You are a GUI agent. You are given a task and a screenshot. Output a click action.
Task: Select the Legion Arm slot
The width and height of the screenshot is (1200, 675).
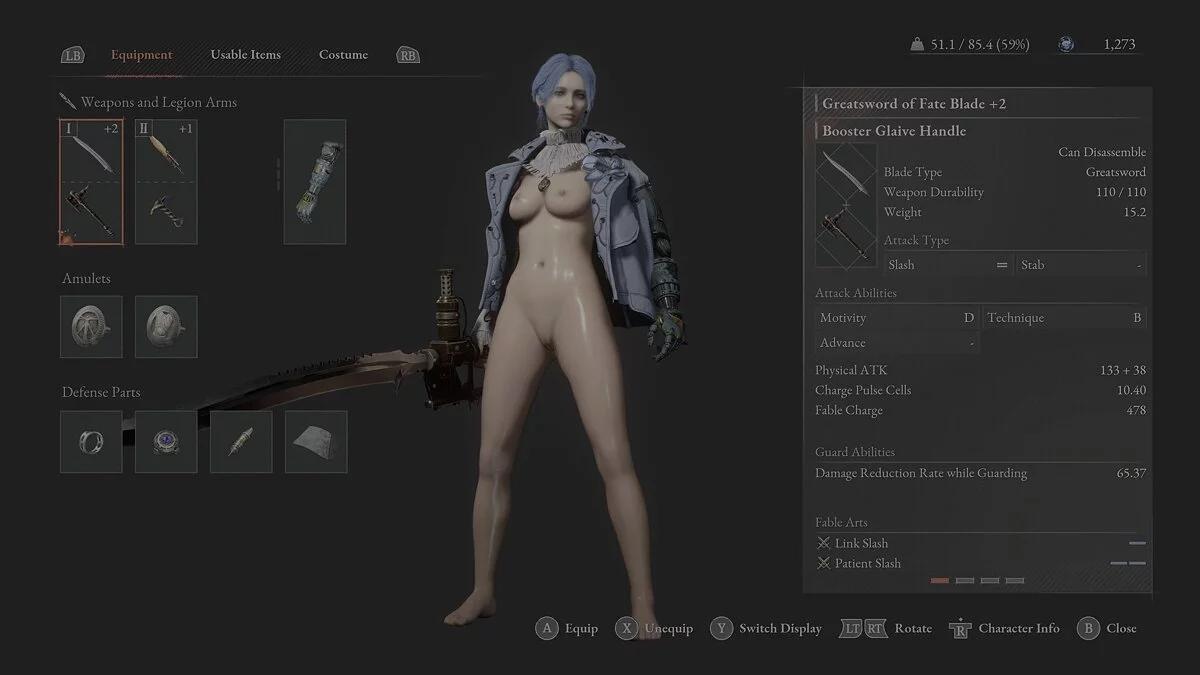(x=315, y=182)
